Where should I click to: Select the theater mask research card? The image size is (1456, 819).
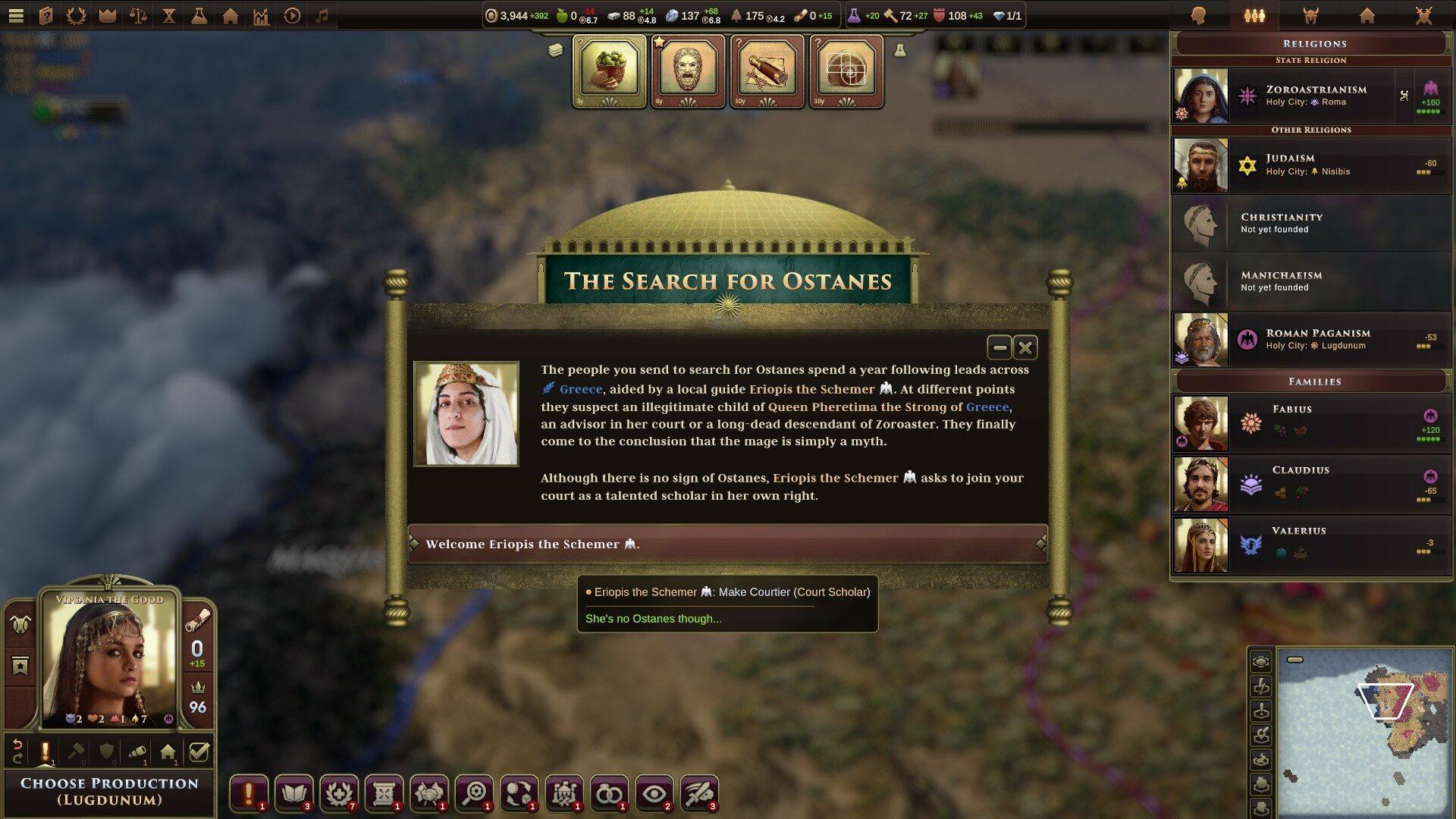(x=688, y=71)
